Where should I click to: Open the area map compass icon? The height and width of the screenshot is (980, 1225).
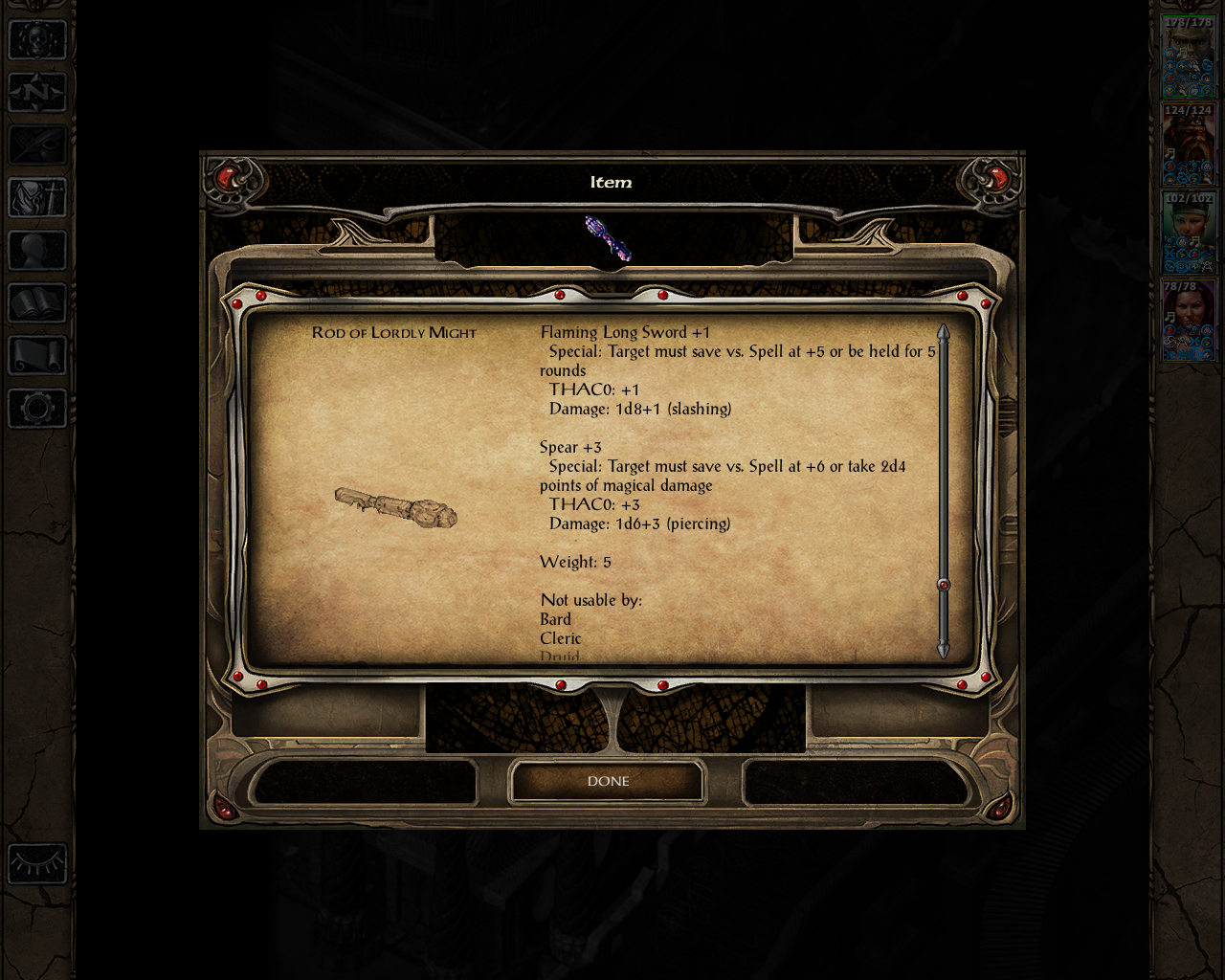[36, 94]
